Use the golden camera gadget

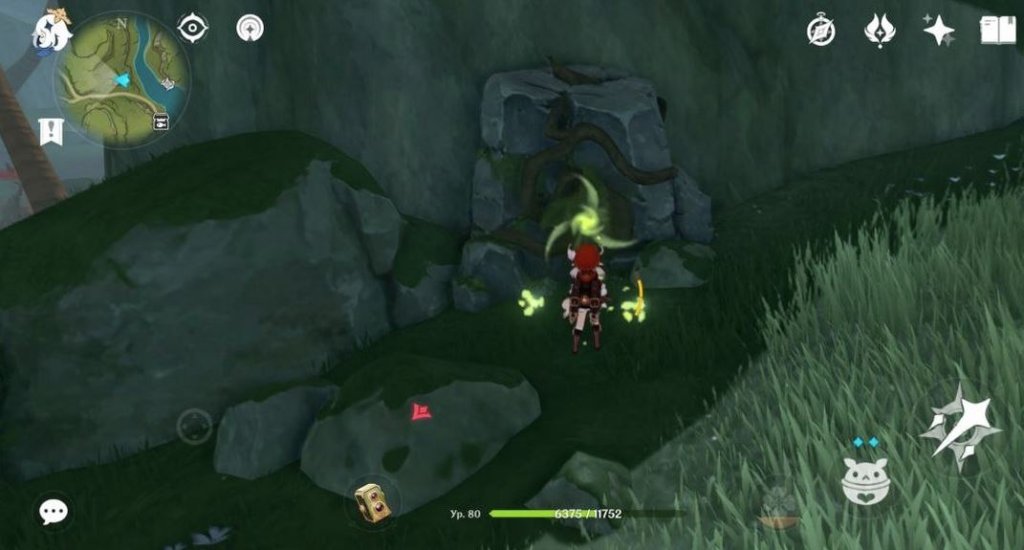point(372,503)
